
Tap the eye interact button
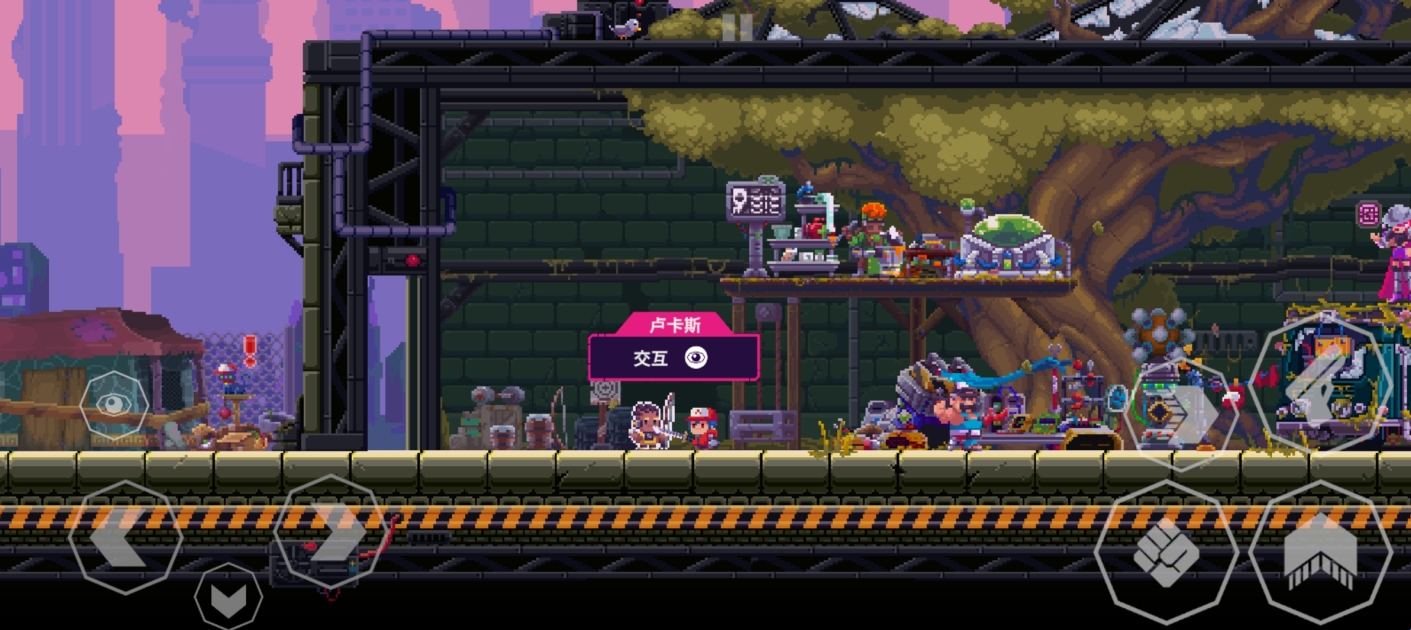(x=114, y=405)
